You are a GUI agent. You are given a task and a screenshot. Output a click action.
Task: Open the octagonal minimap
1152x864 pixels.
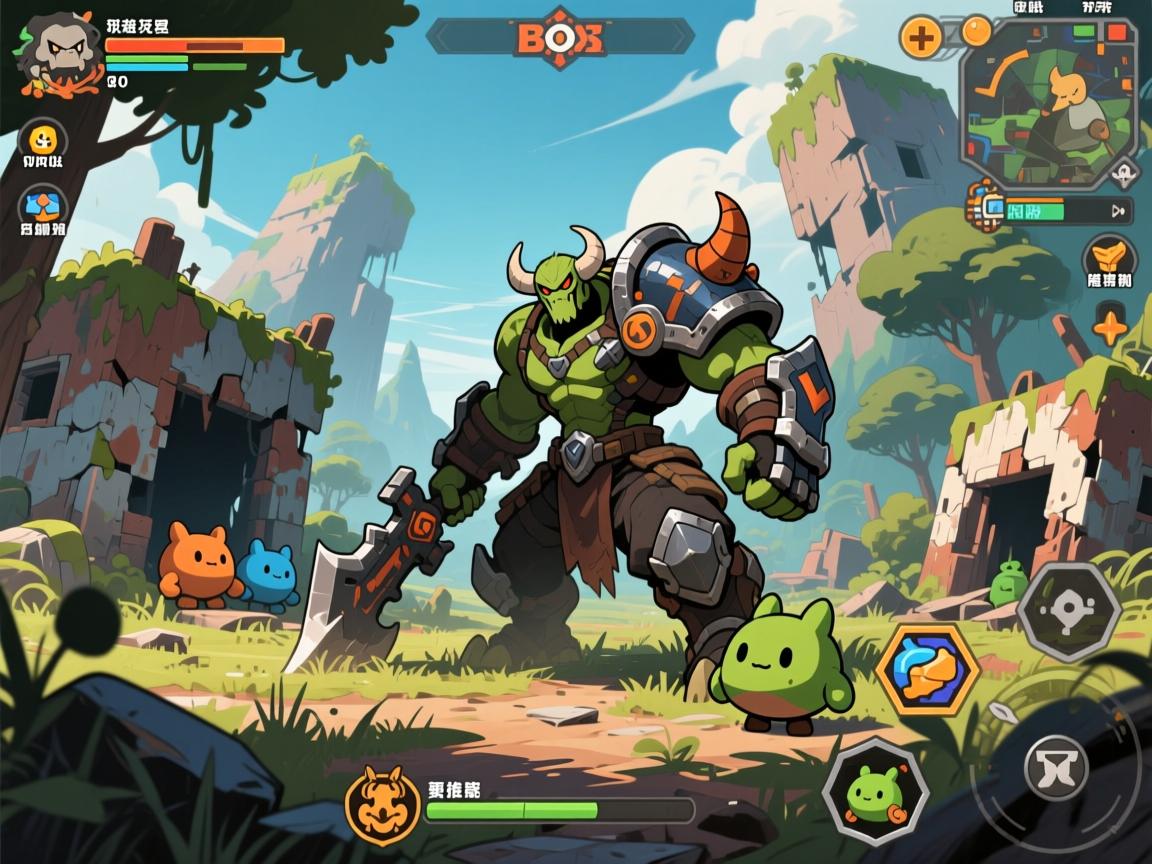(1049, 103)
